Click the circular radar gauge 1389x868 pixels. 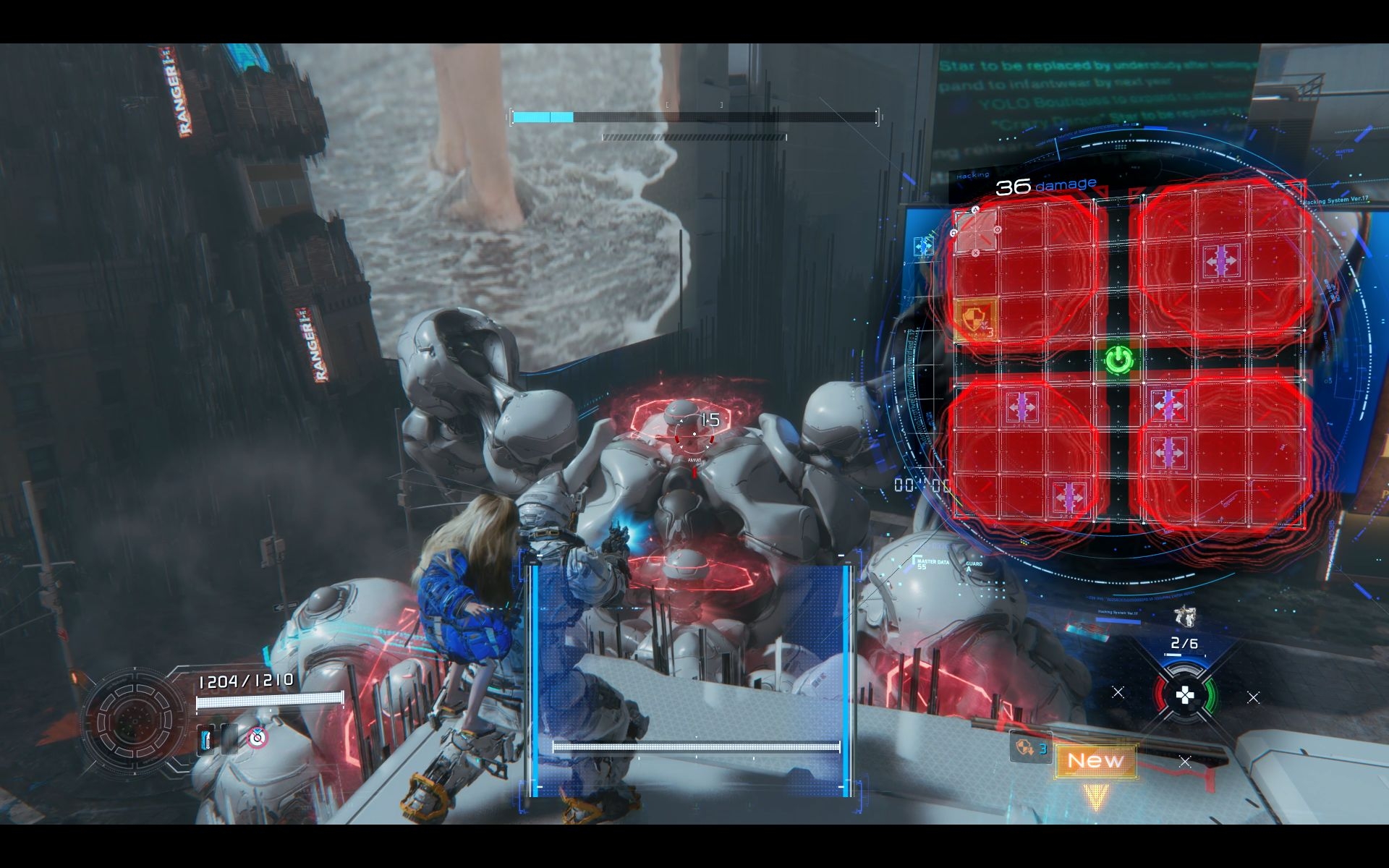(x=135, y=720)
